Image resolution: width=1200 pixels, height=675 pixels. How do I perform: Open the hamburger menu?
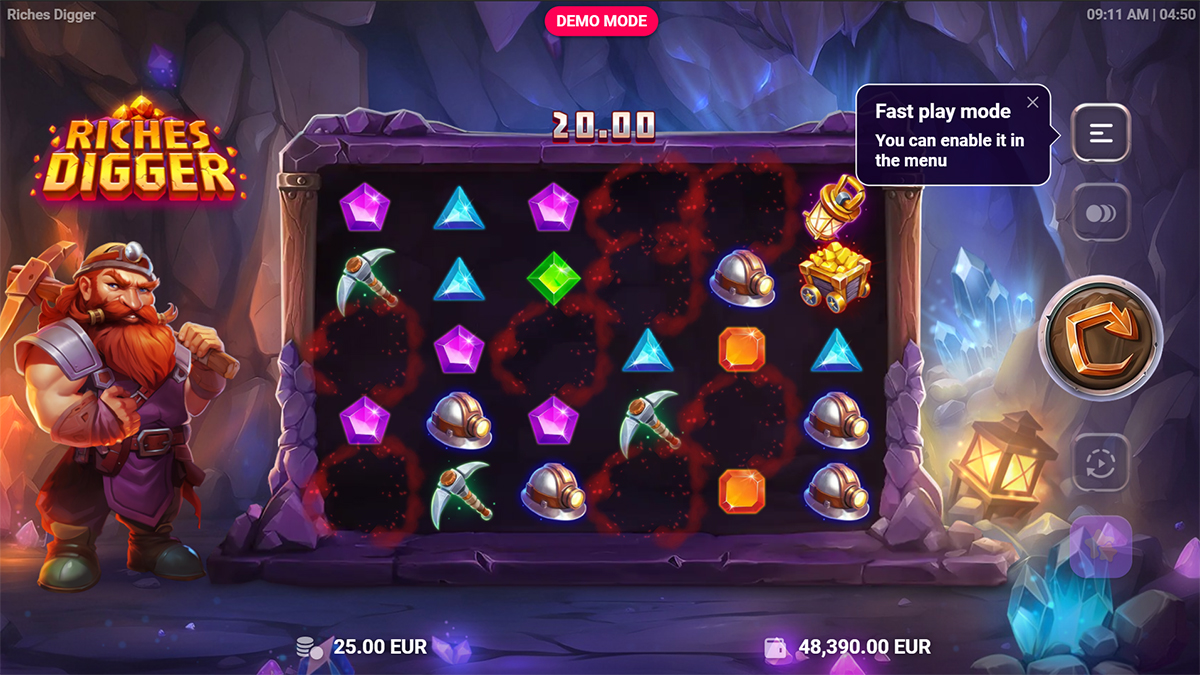[x=1101, y=133]
